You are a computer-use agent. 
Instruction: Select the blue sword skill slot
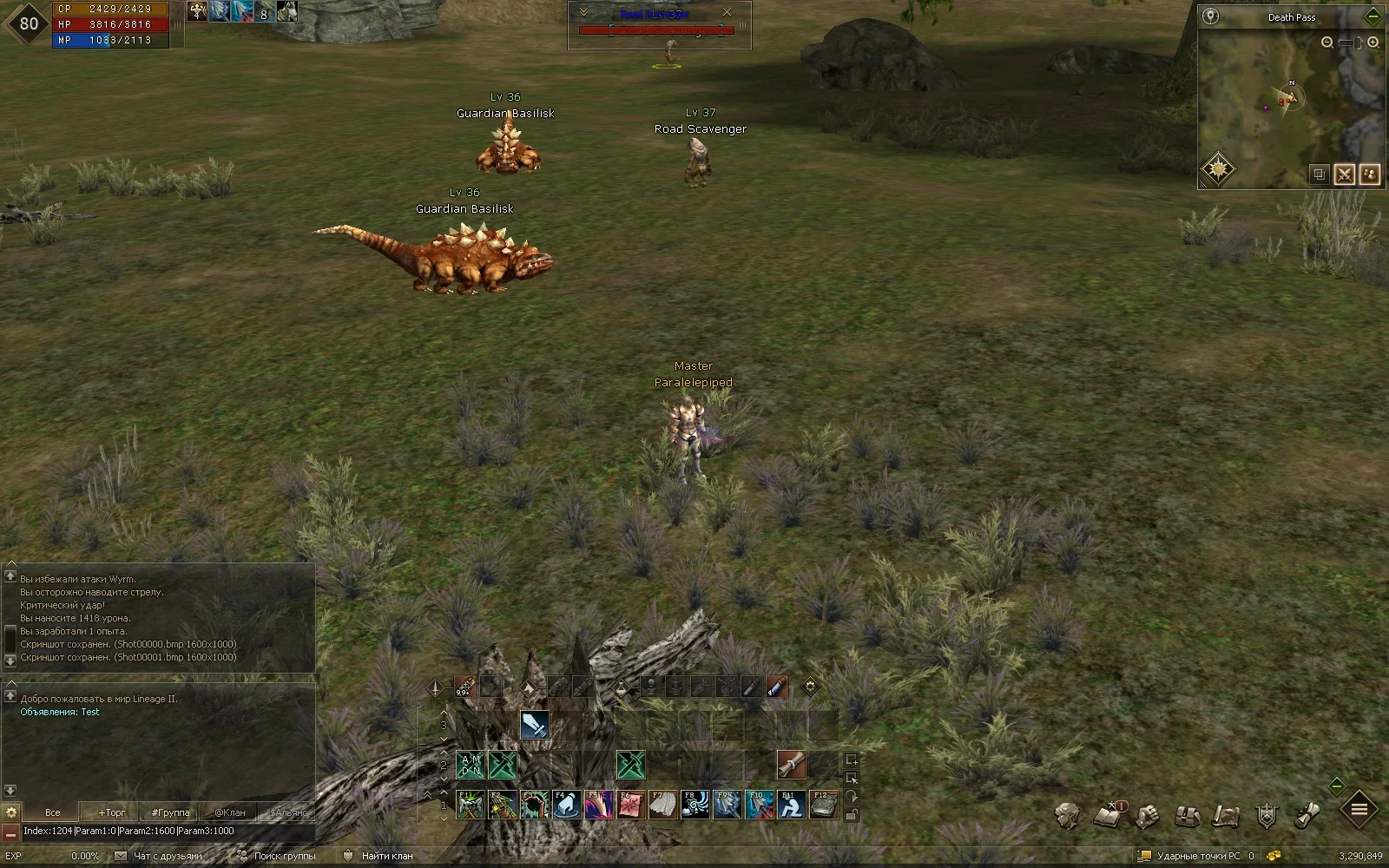click(x=534, y=725)
